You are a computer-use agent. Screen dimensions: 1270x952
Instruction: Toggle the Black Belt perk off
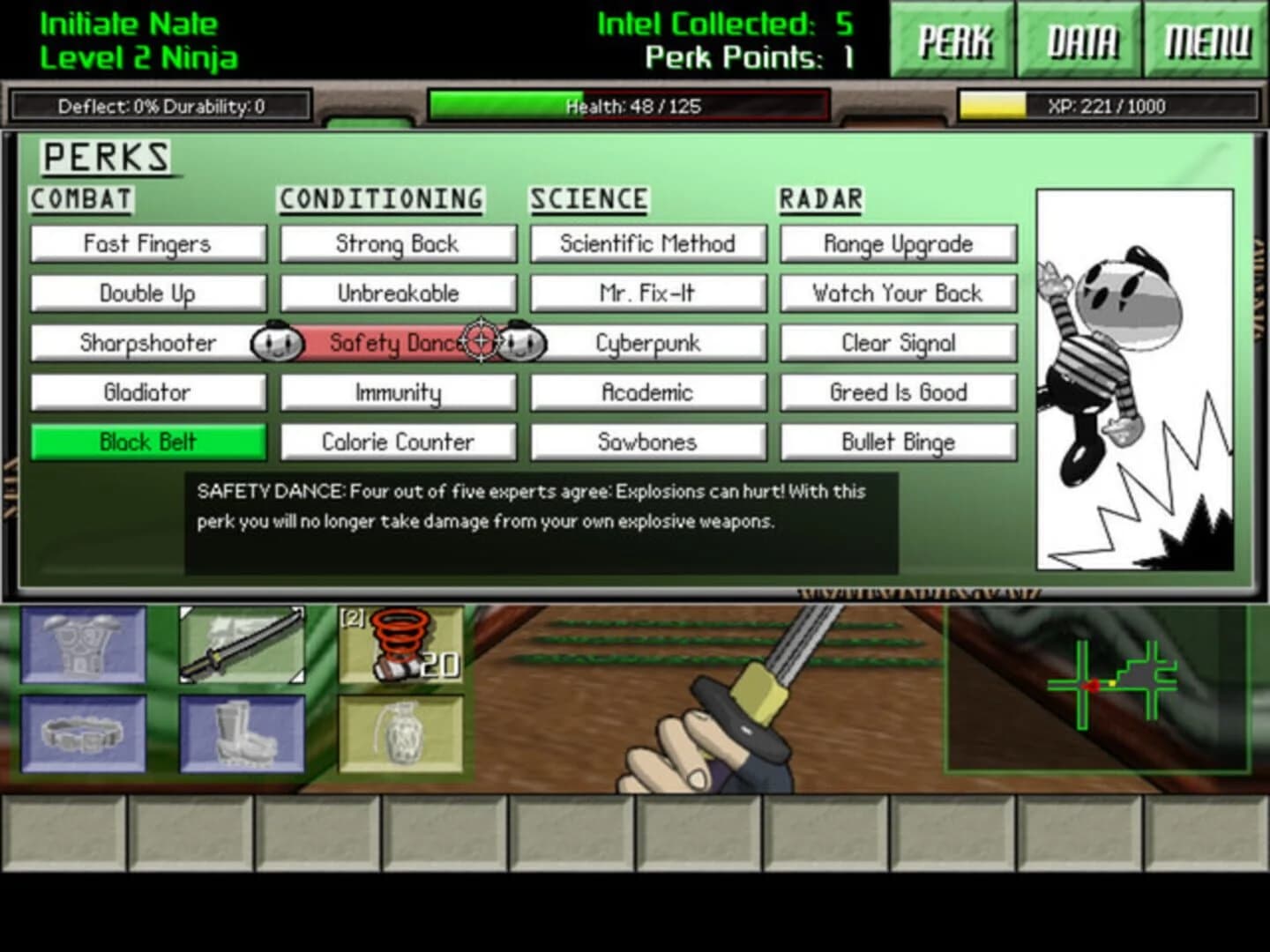point(147,442)
